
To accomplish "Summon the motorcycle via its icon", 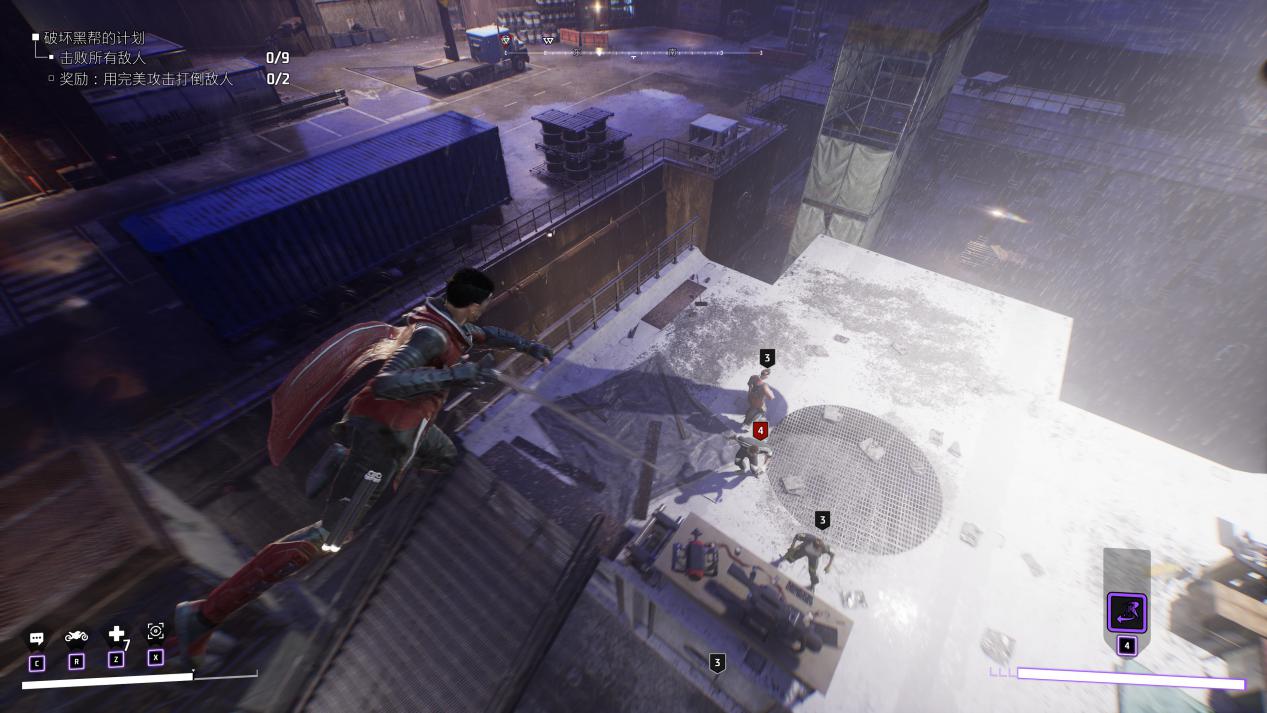I will tap(76, 636).
